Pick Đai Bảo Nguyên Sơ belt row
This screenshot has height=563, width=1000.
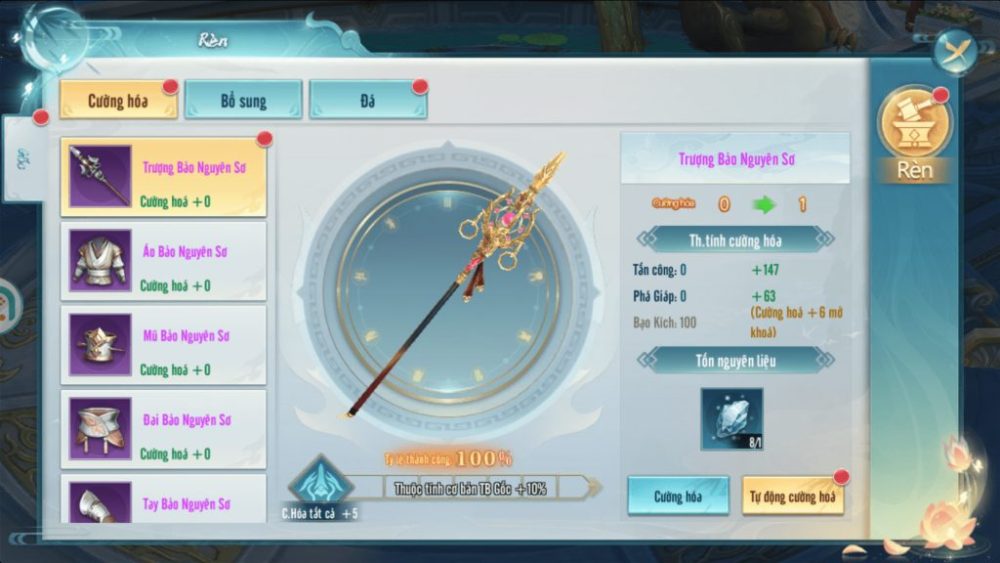(x=164, y=429)
